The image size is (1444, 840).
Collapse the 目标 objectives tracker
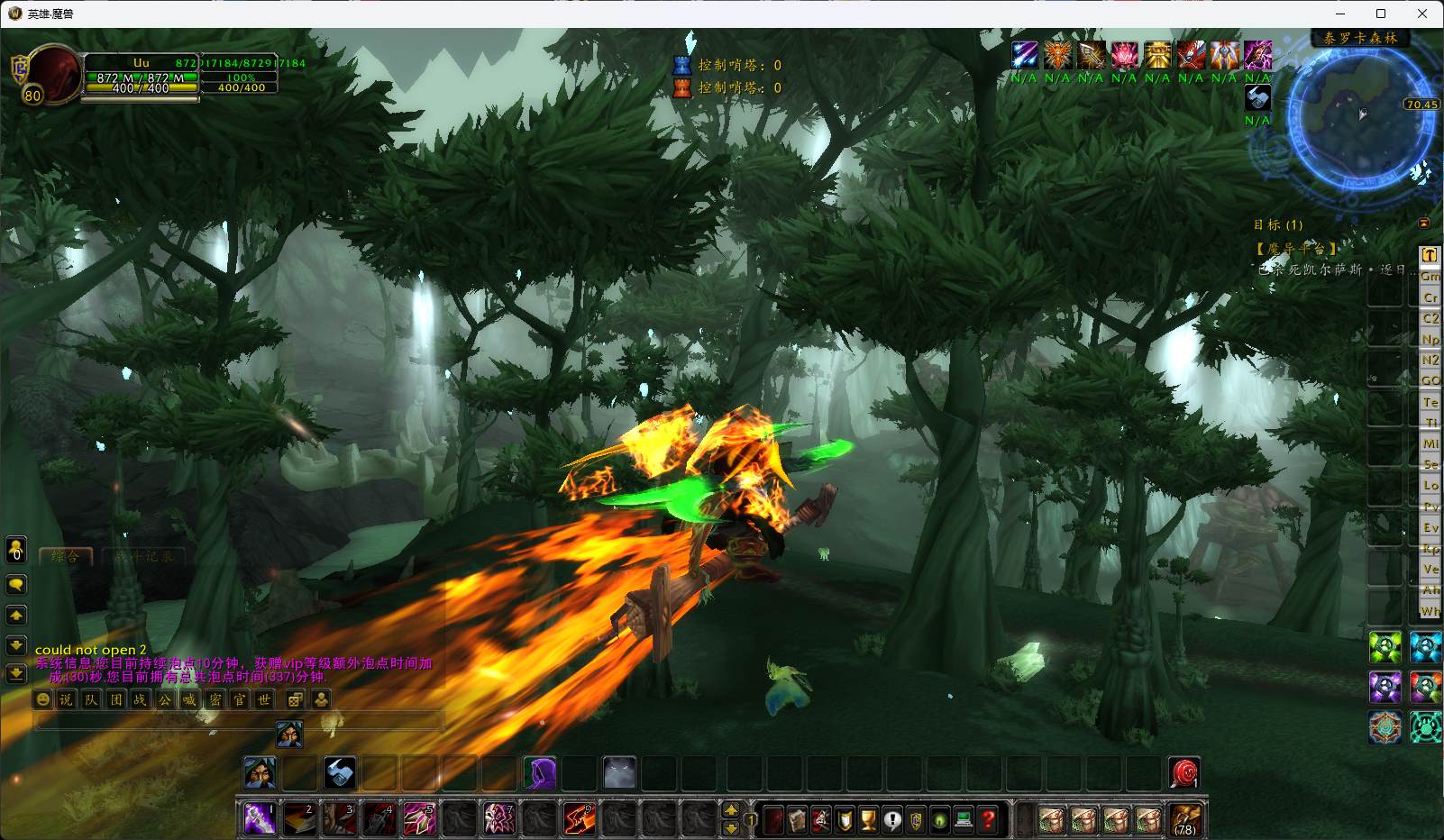(1424, 224)
